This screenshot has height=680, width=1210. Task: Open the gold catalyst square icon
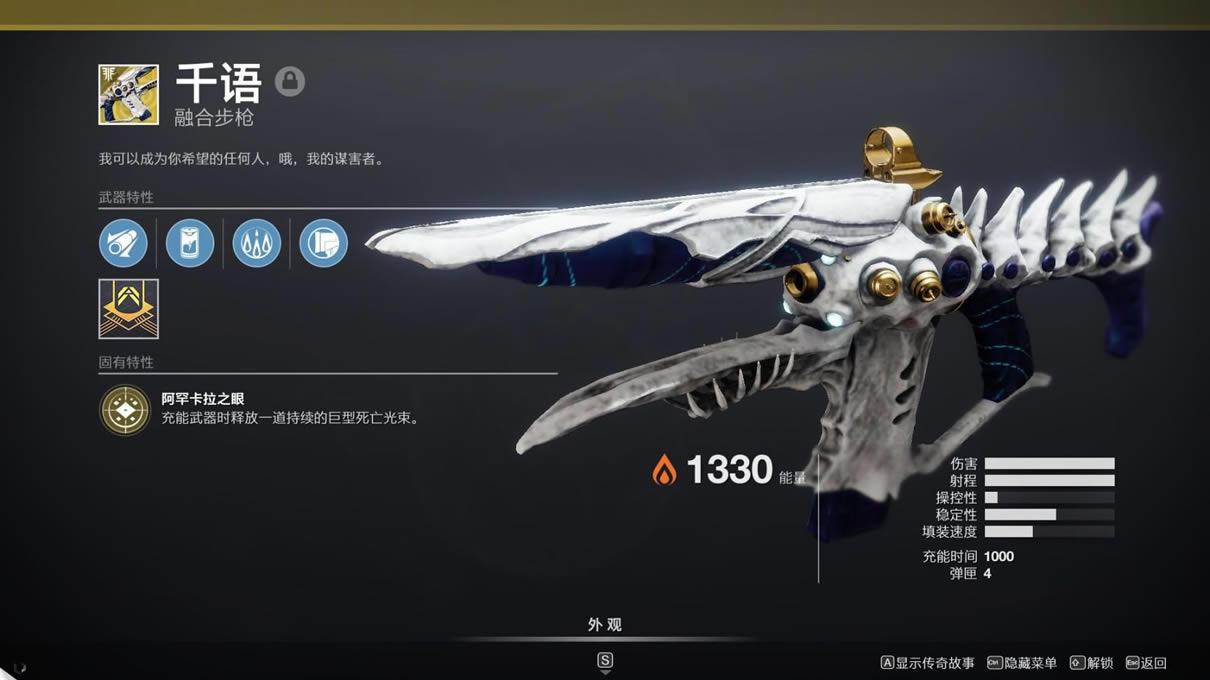point(128,308)
